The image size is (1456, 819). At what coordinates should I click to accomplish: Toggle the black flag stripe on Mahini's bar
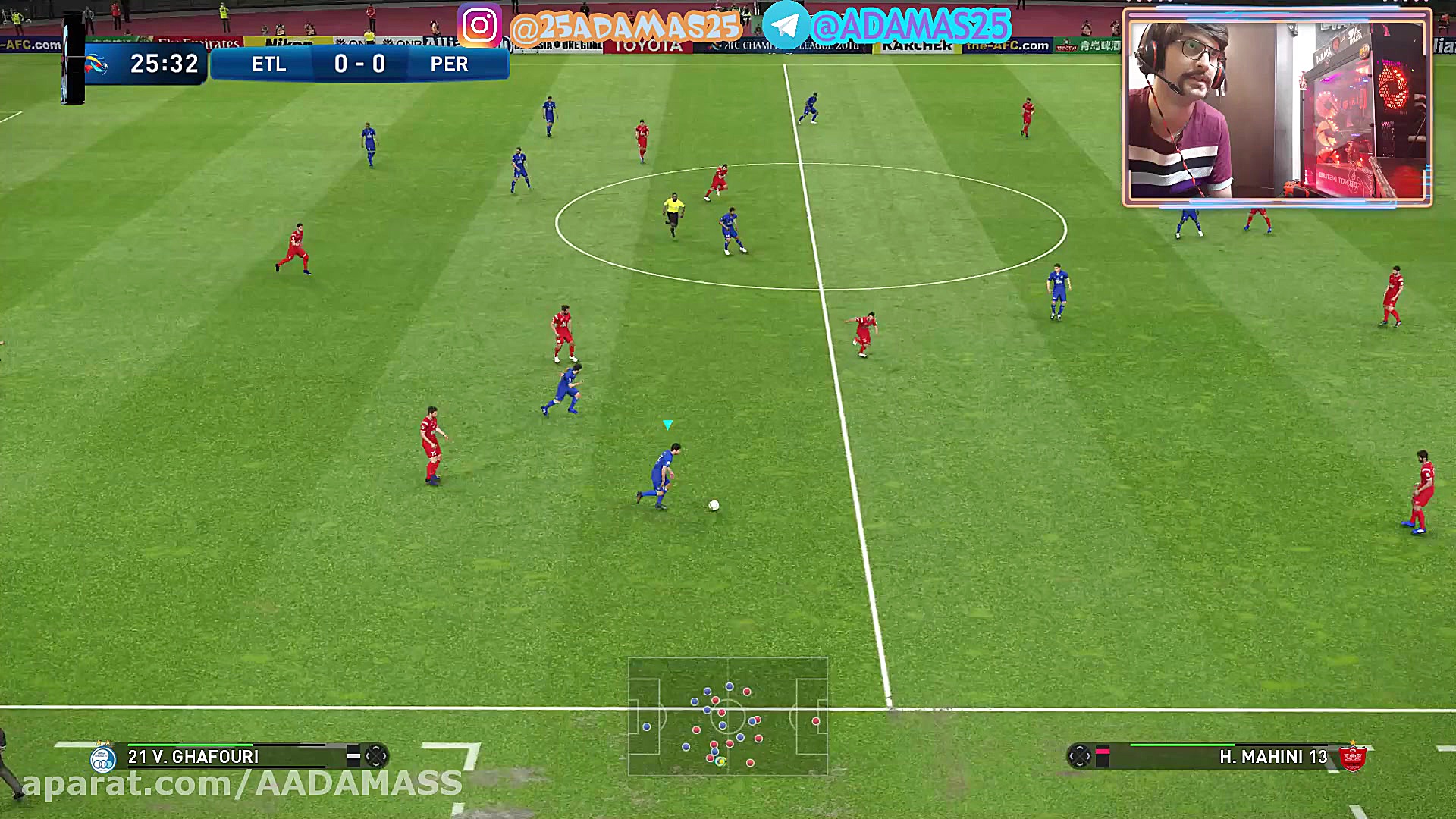1101,756
